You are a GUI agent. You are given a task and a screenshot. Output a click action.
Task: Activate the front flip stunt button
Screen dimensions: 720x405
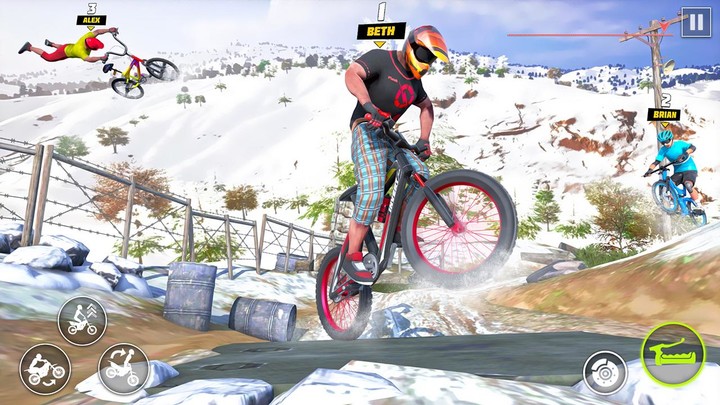[x=123, y=369]
